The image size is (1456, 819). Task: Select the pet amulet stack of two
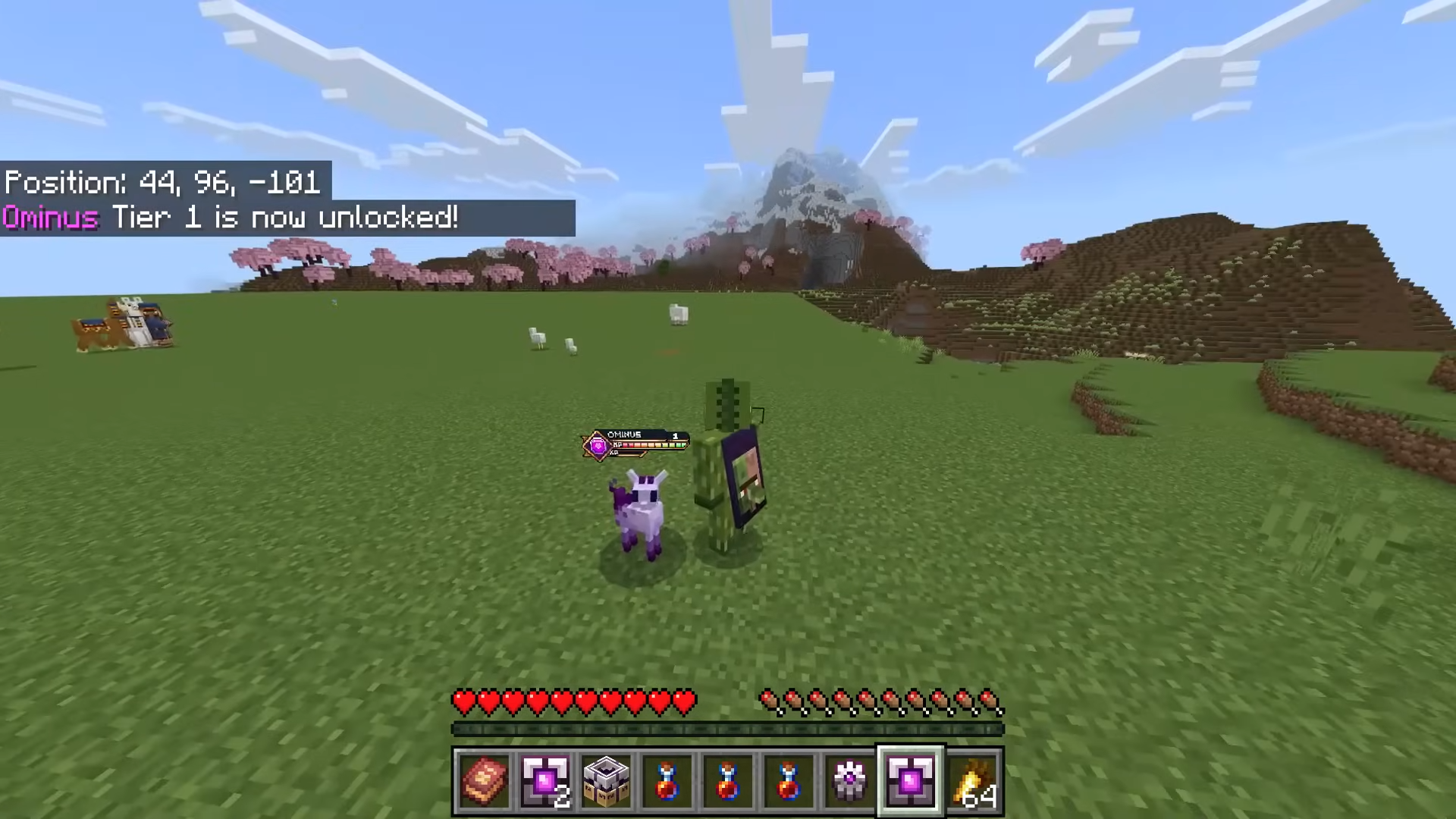545,780
